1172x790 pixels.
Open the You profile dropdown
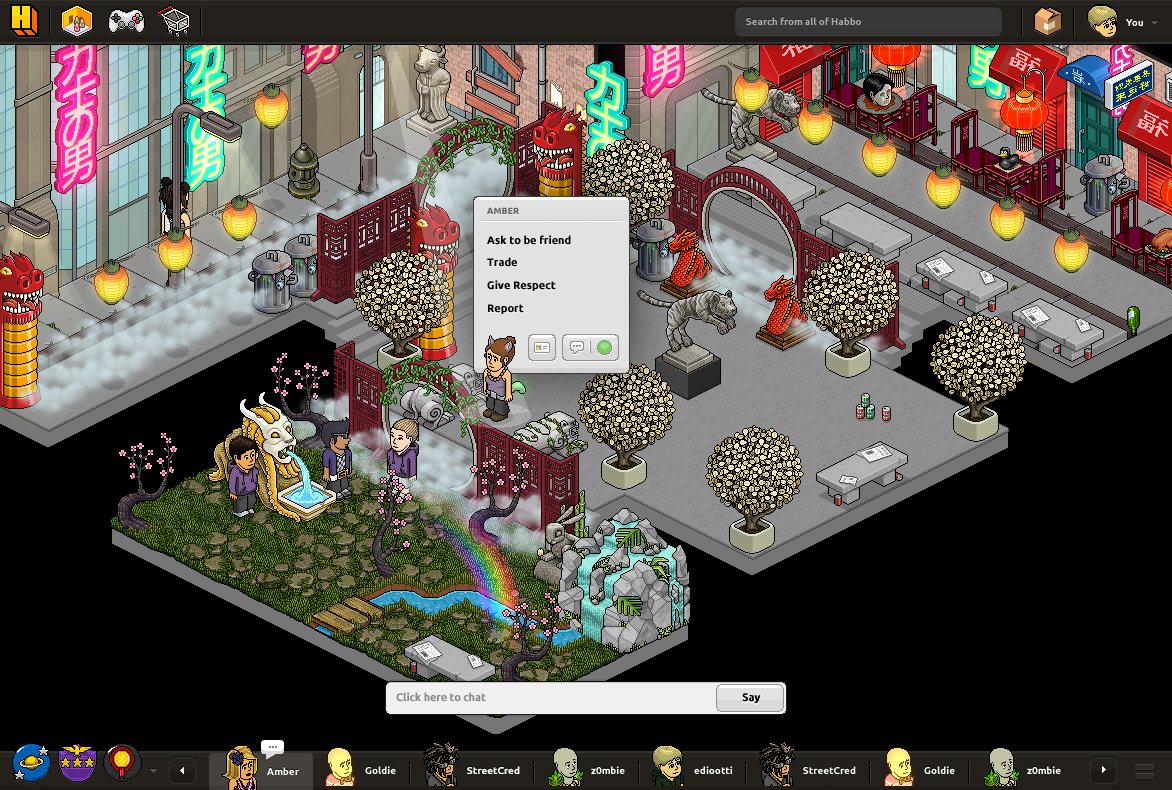point(1118,22)
